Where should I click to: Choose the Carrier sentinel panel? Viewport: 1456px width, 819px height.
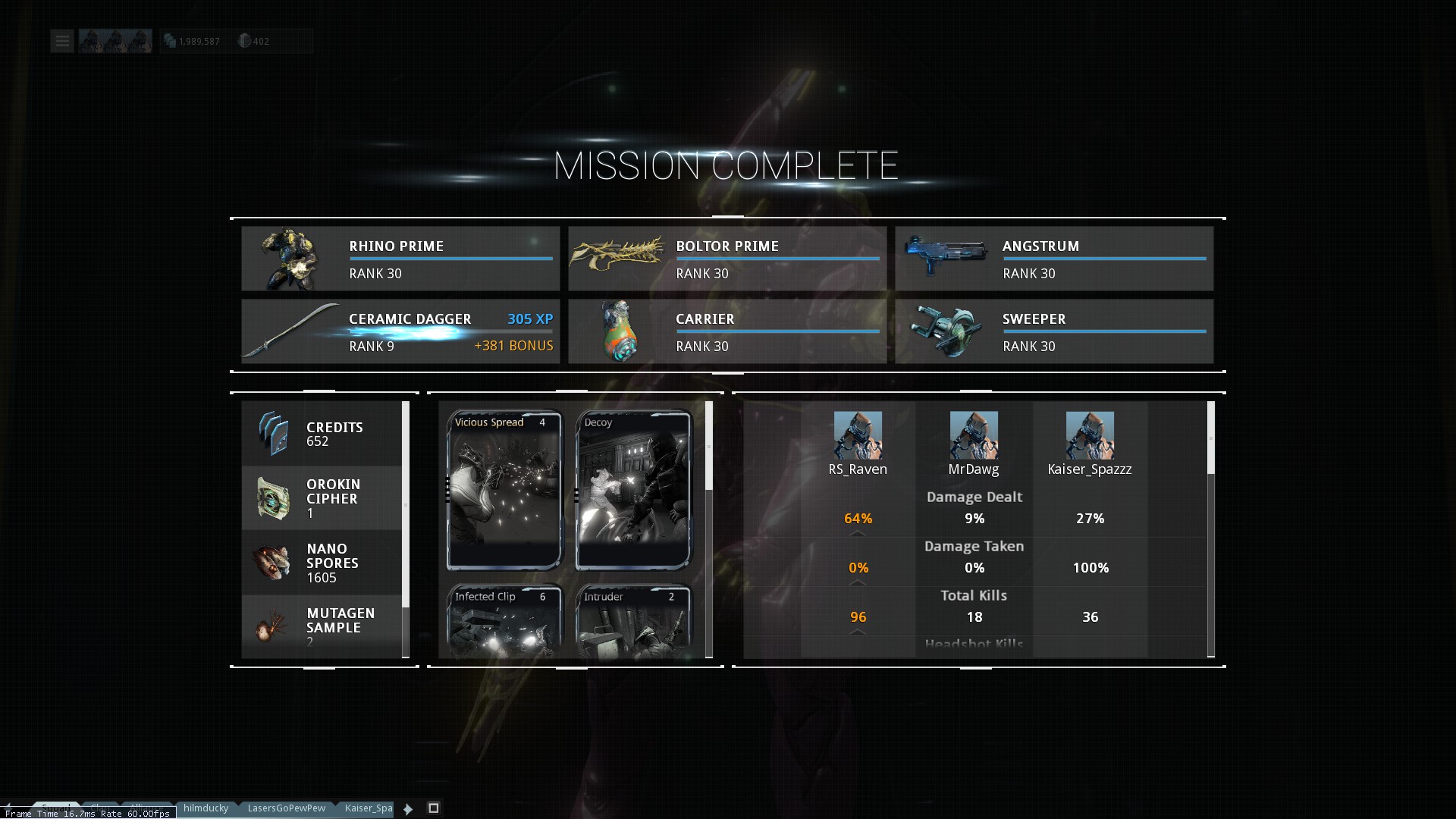(x=727, y=331)
